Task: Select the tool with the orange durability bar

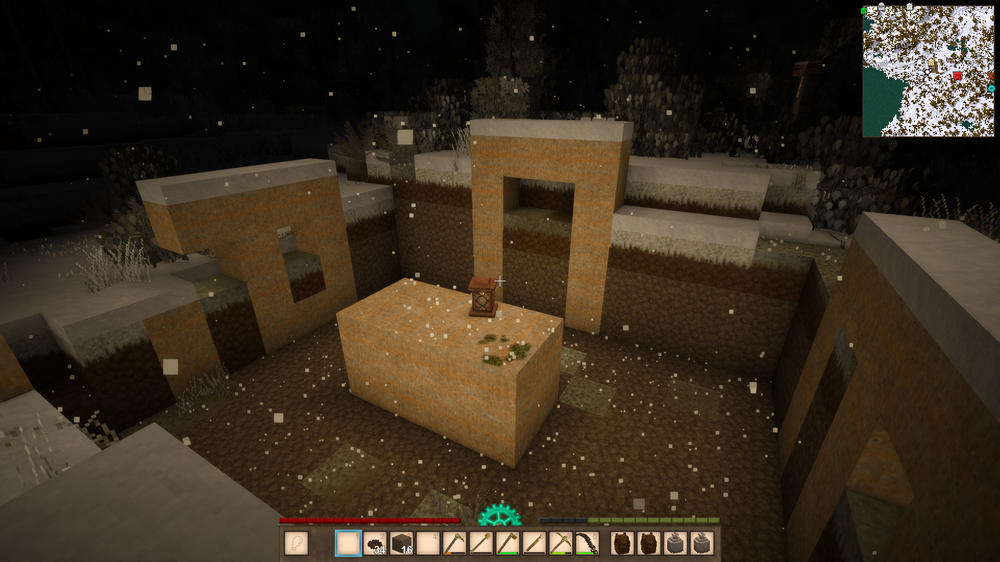Action: (x=454, y=543)
